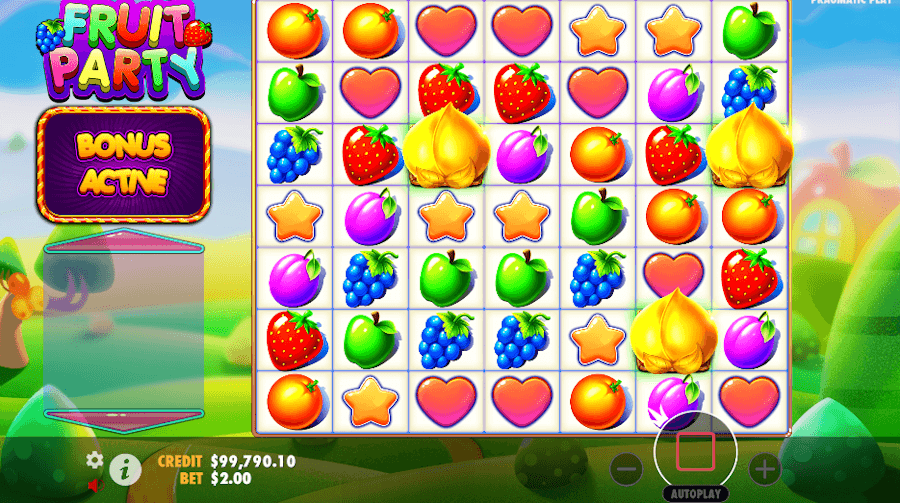900x503 pixels.
Task: Stop the spin with the red square button
Action: click(695, 451)
